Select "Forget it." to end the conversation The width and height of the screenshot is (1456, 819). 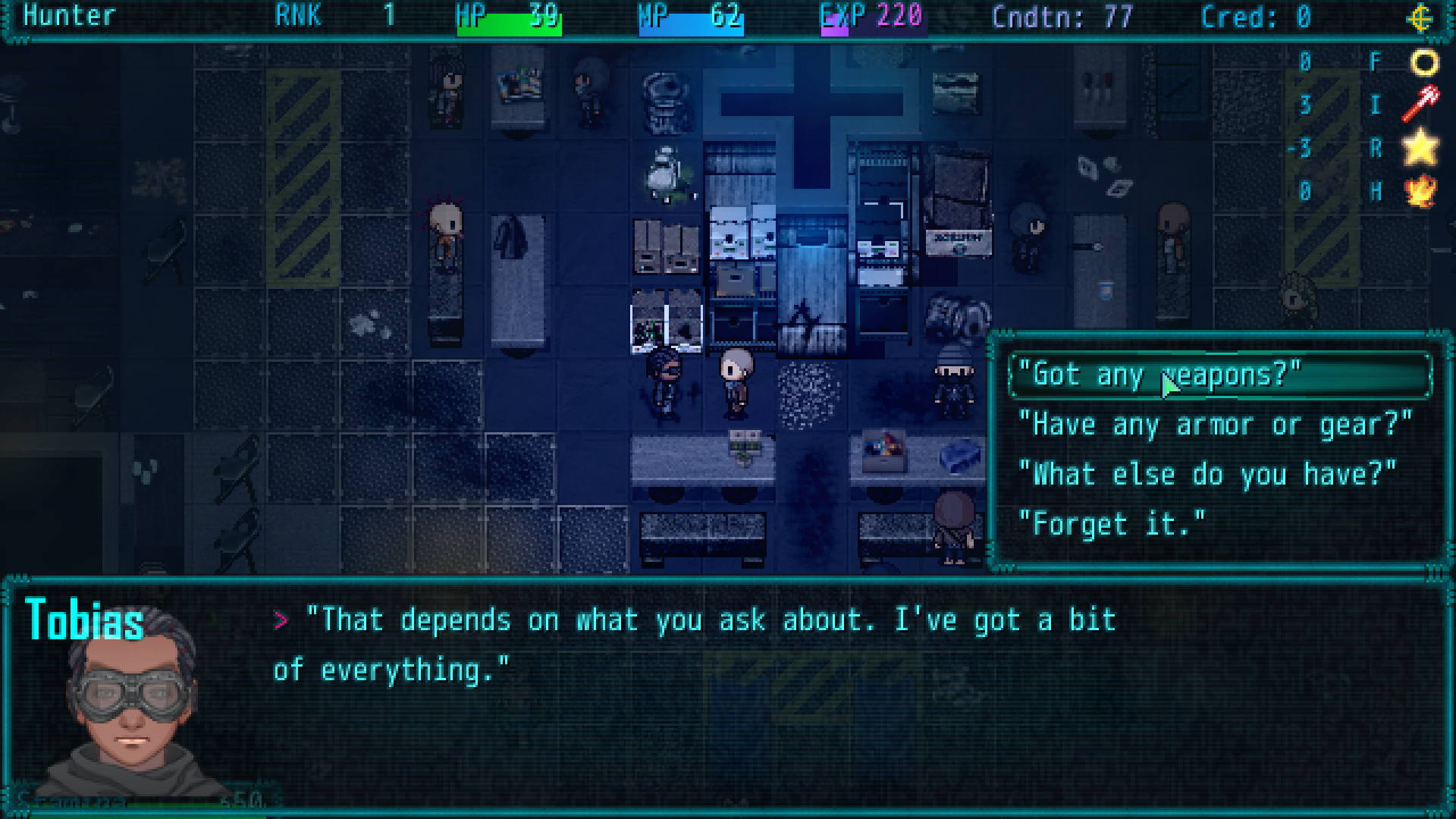pos(1112,523)
